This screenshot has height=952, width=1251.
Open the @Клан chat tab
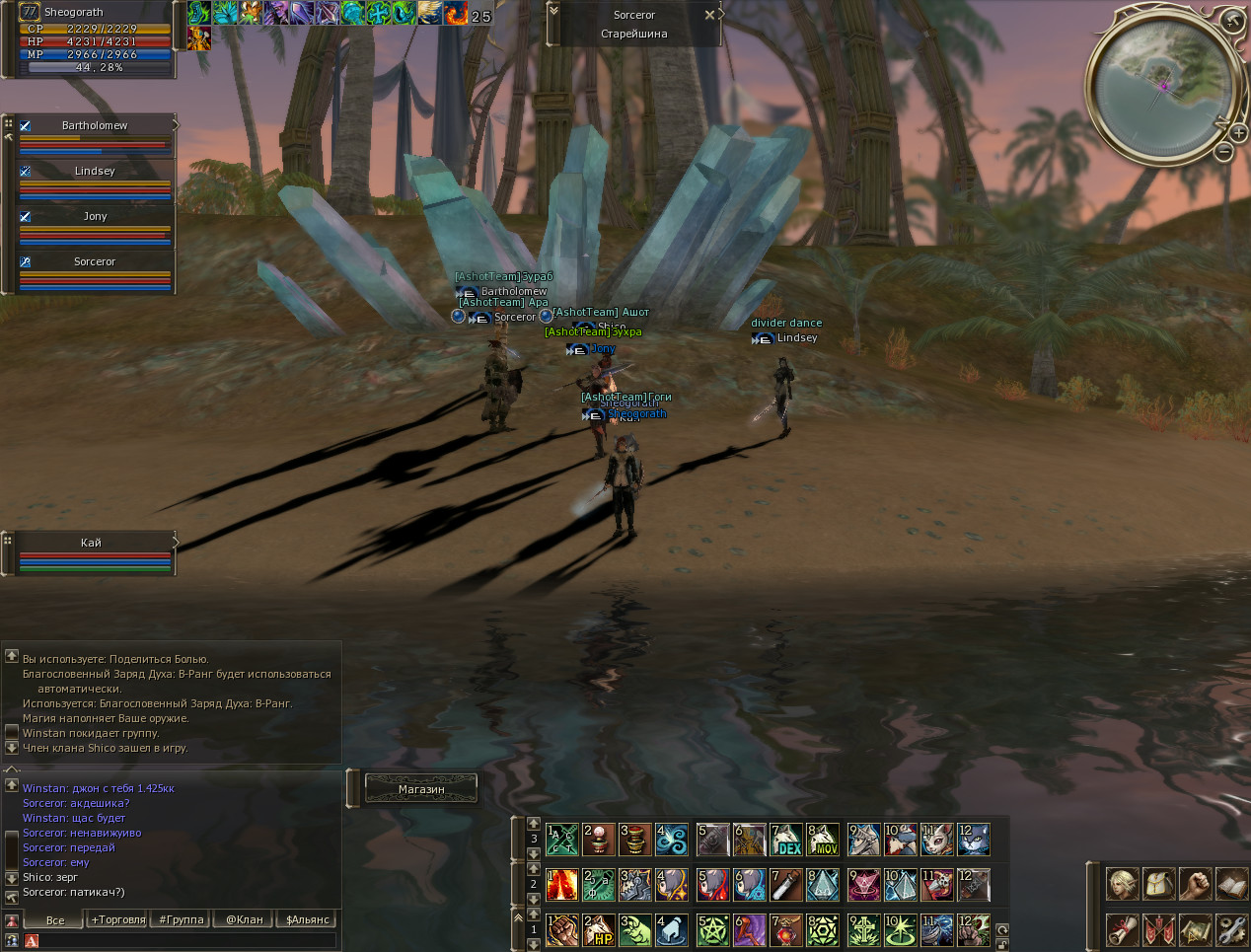coord(245,919)
